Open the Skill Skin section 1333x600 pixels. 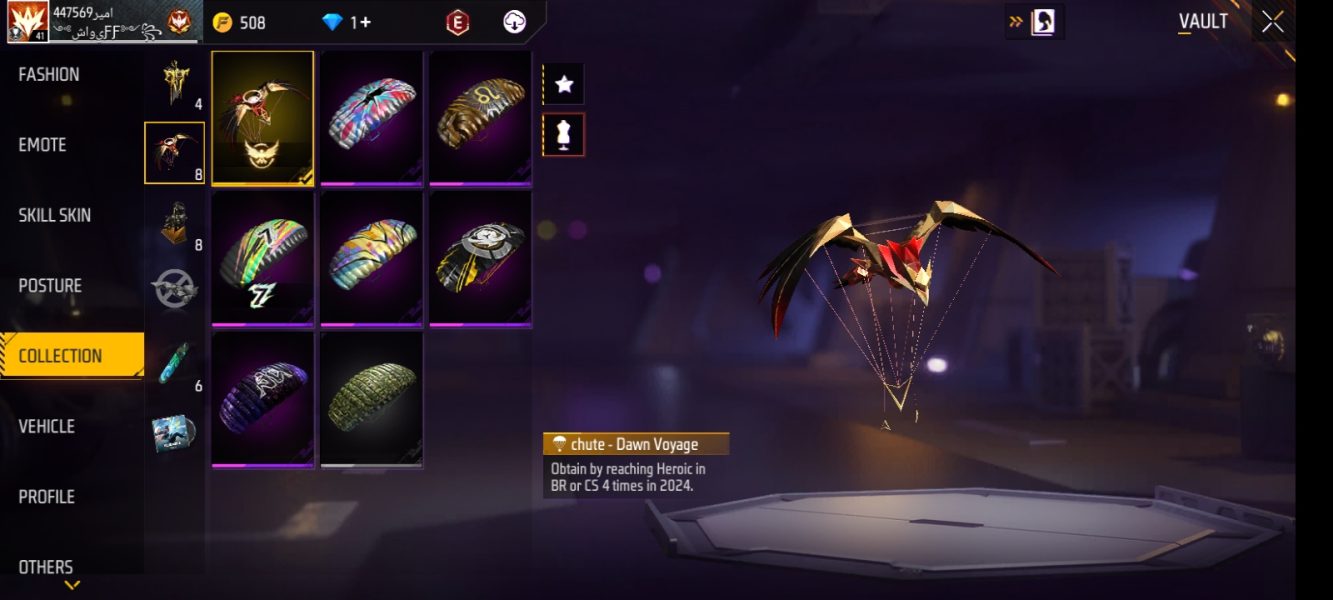point(54,215)
